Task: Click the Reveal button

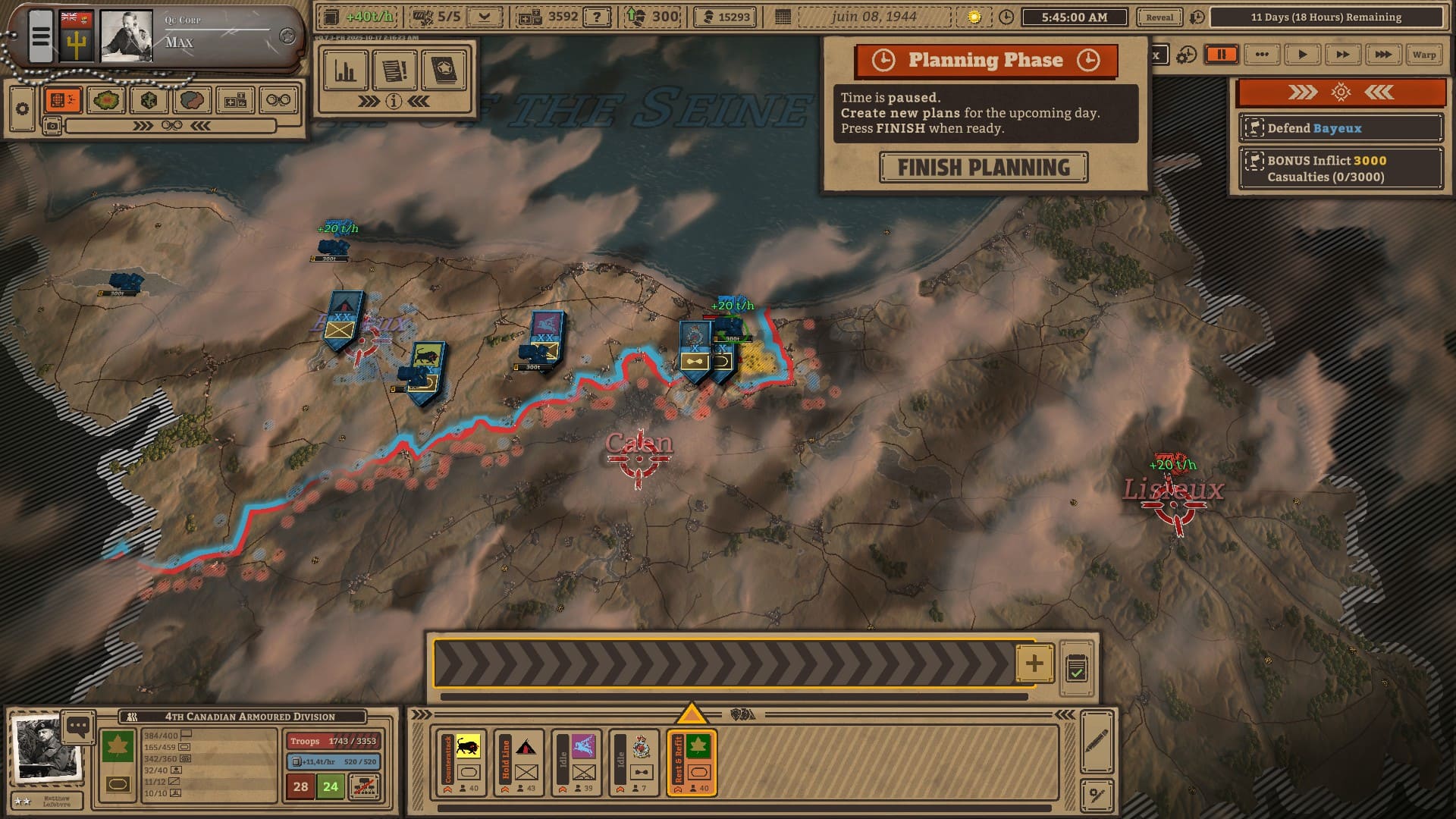Action: point(1159,17)
